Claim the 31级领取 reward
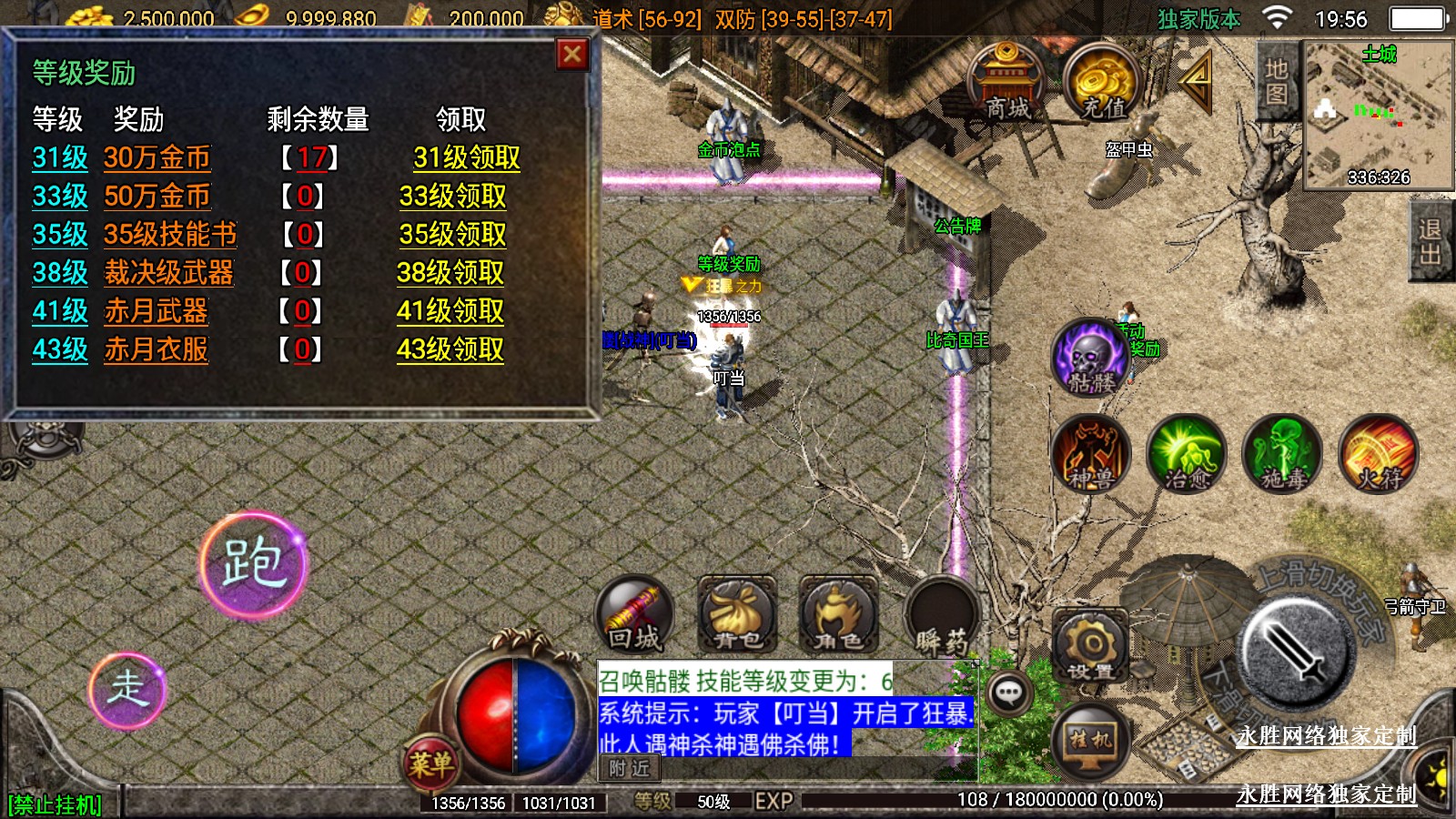 pyautogui.click(x=466, y=158)
